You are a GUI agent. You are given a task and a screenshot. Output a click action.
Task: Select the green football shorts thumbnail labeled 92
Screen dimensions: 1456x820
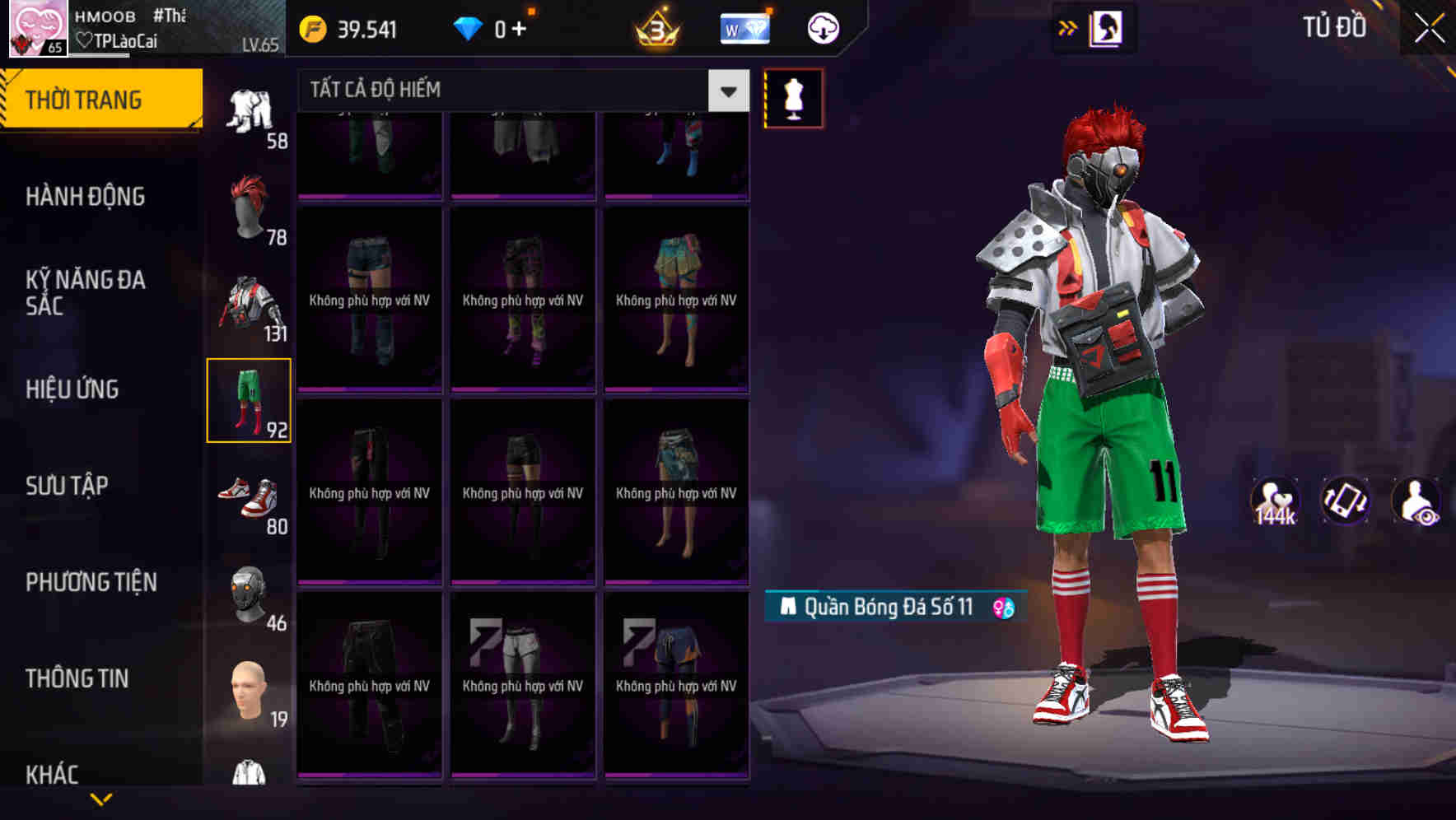249,401
